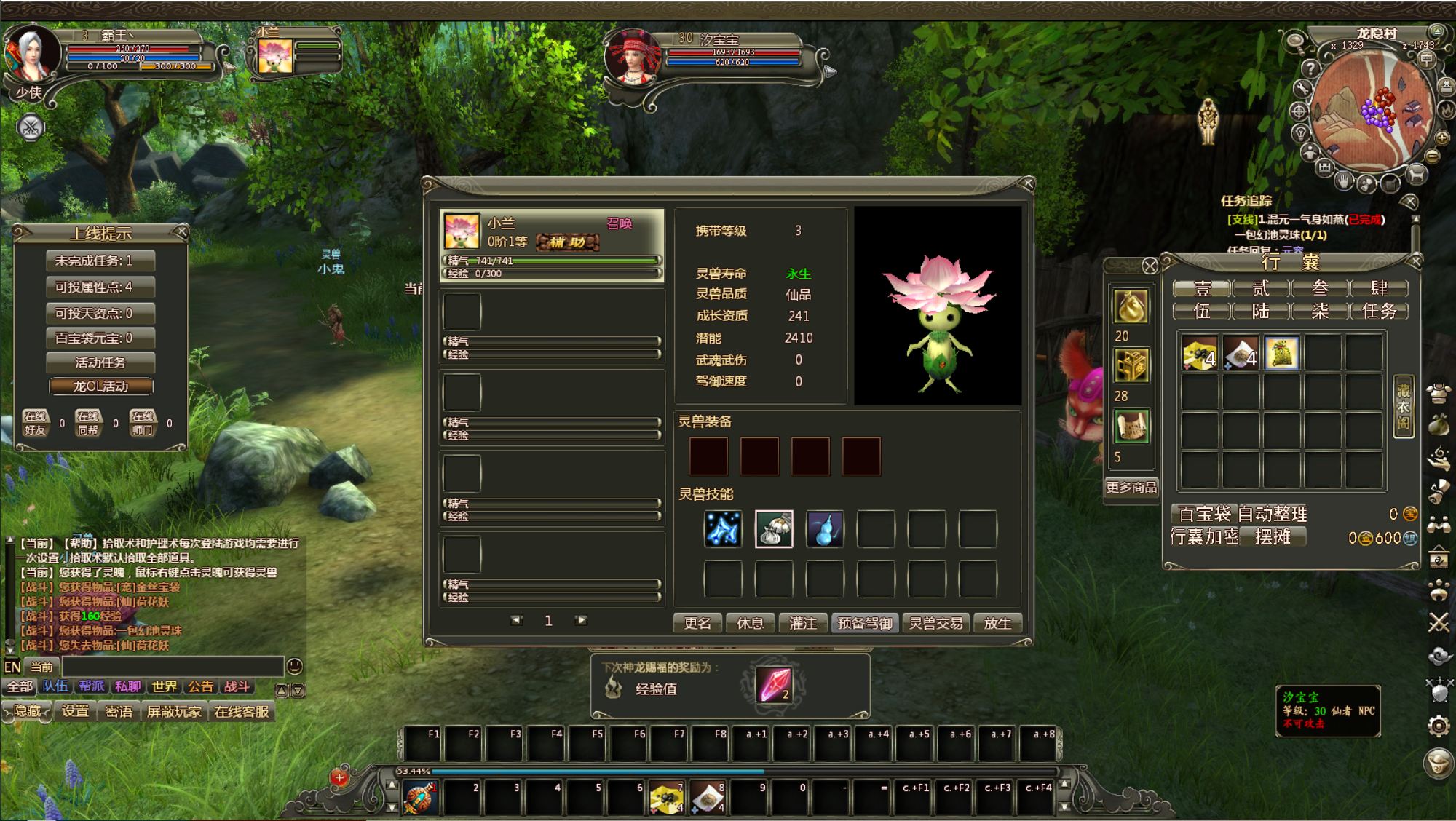Select the 世界 chat channel tab
Image resolution: width=1456 pixels, height=821 pixels.
[165, 686]
